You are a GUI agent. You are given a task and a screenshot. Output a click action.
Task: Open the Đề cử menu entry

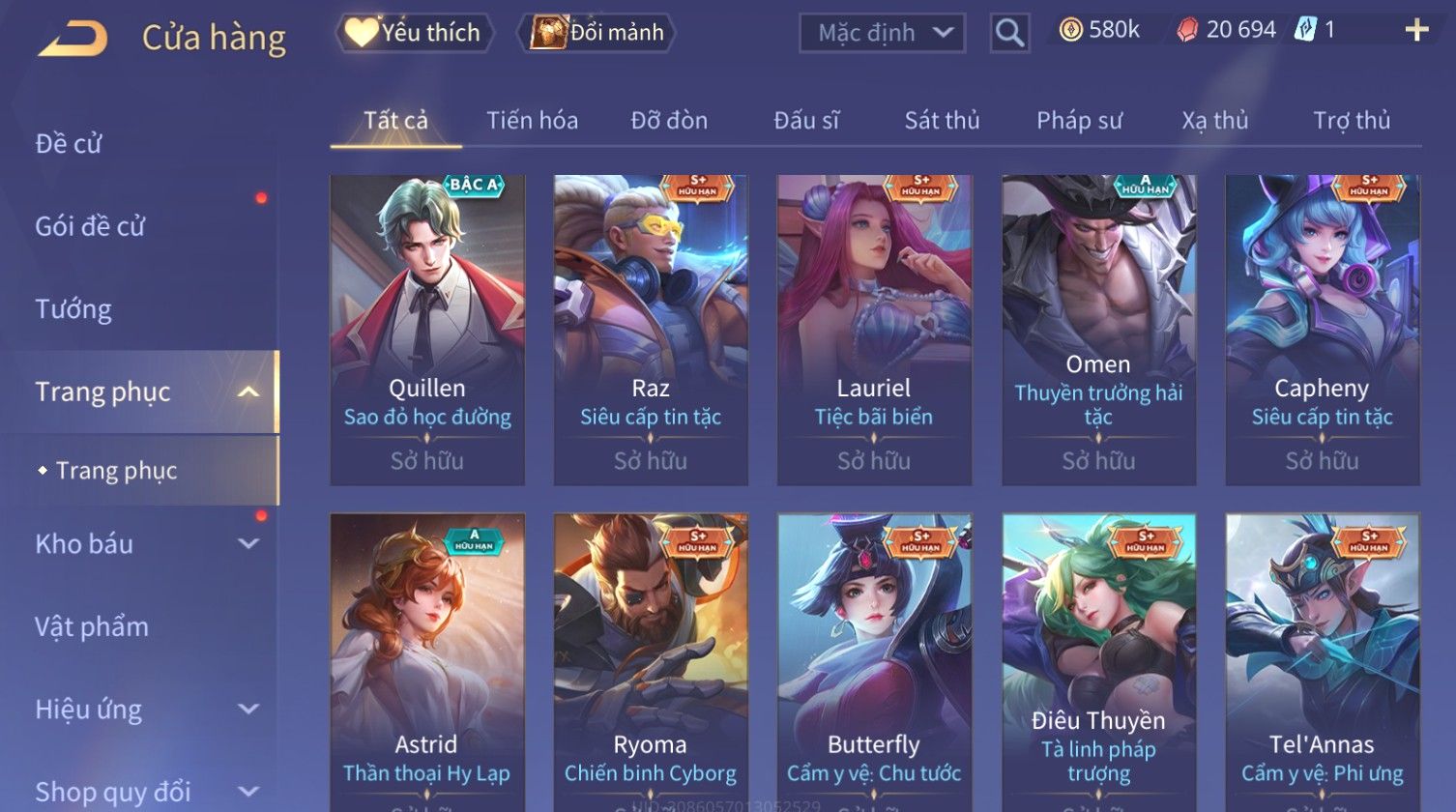pos(69,144)
